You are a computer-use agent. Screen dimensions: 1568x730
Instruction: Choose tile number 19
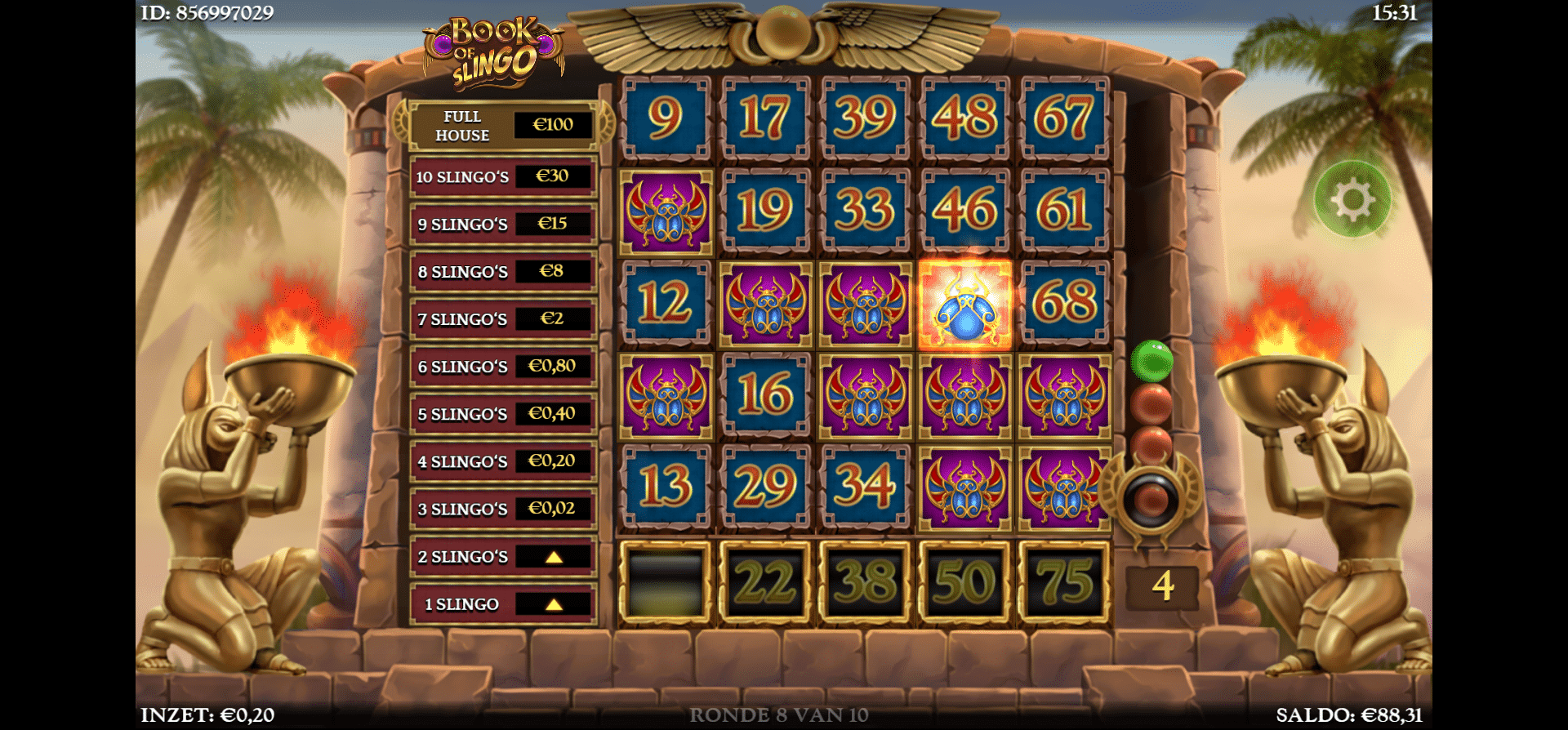tap(765, 211)
